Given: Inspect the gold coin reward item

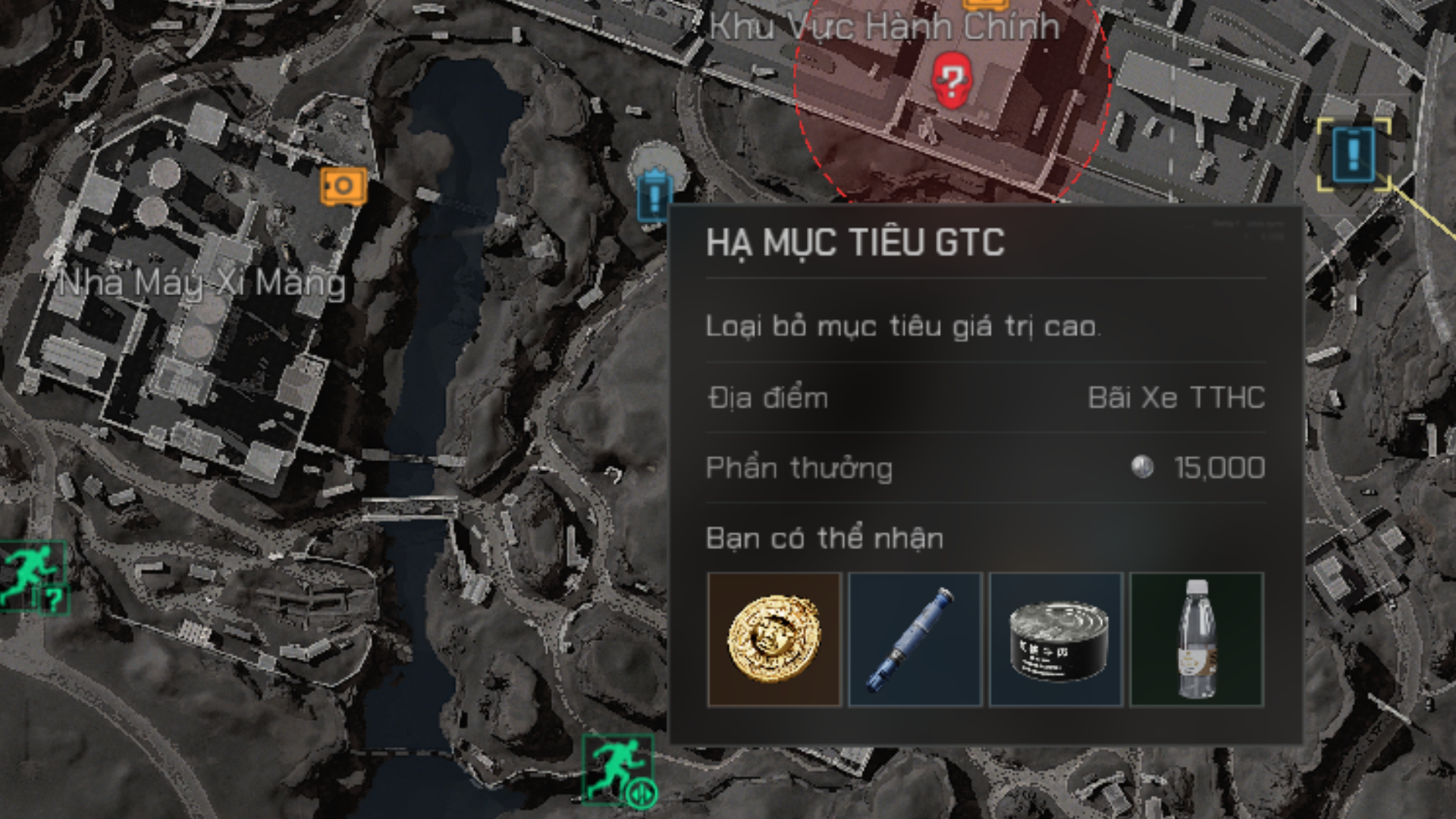Looking at the screenshot, I should (x=774, y=639).
